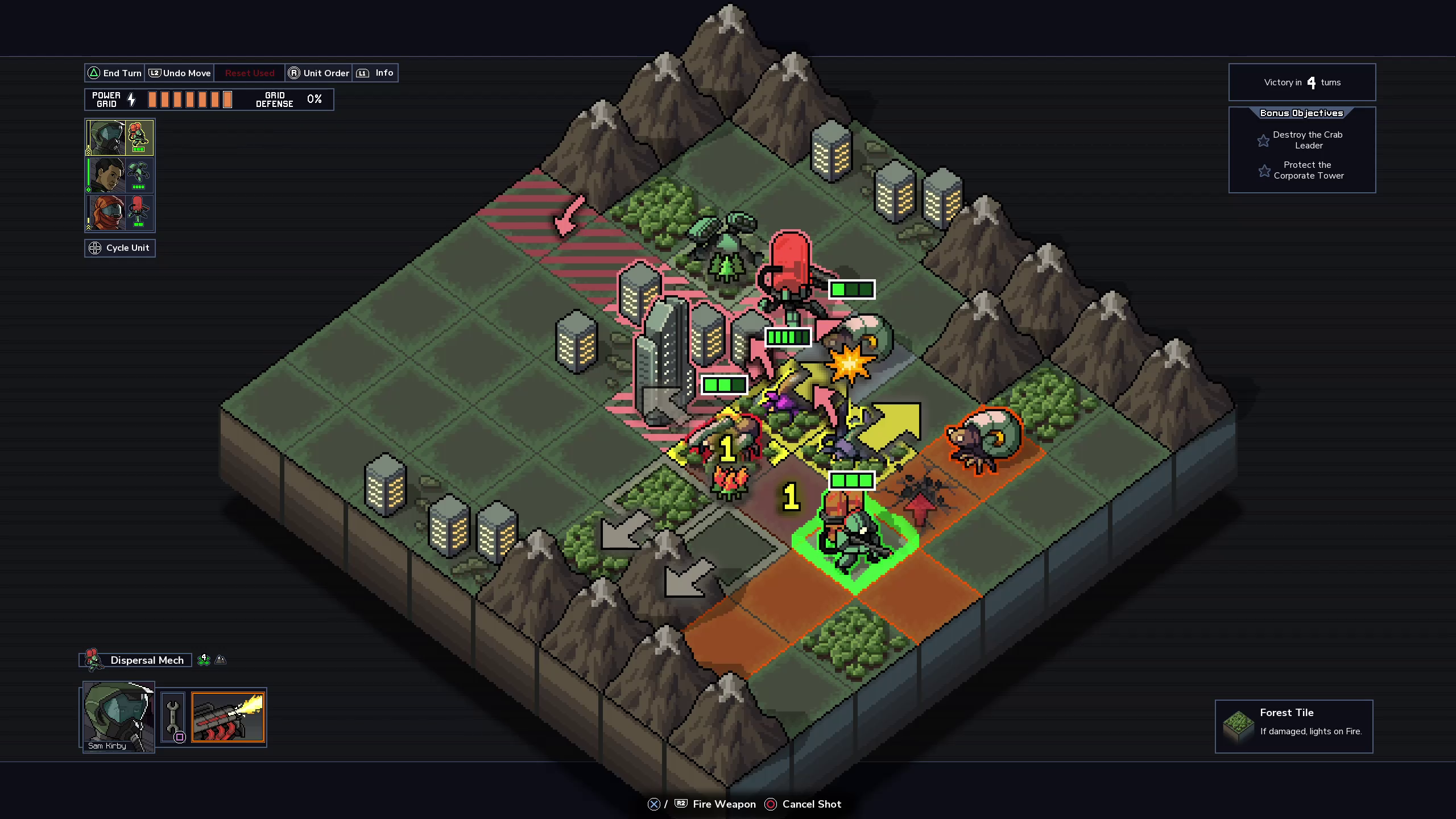Select the green-helmeted pilot's mech portrait

(119, 138)
